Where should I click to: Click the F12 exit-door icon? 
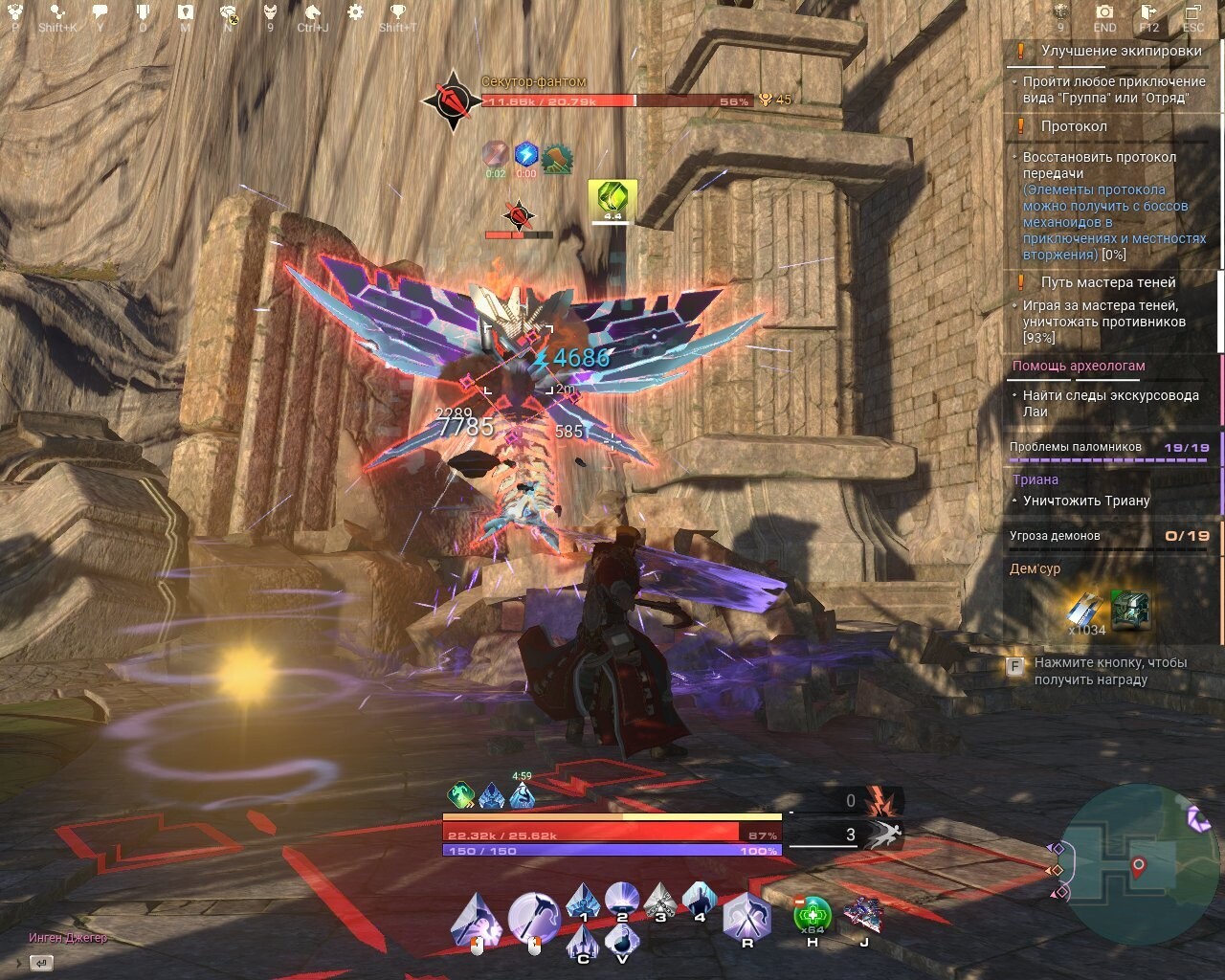[1148, 13]
